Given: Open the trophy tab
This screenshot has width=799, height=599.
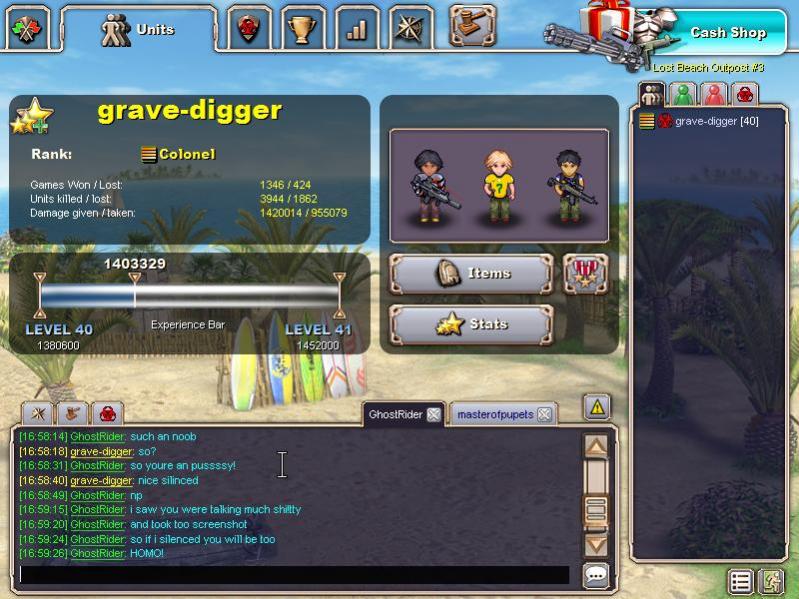Looking at the screenshot, I should pyautogui.click(x=302, y=29).
